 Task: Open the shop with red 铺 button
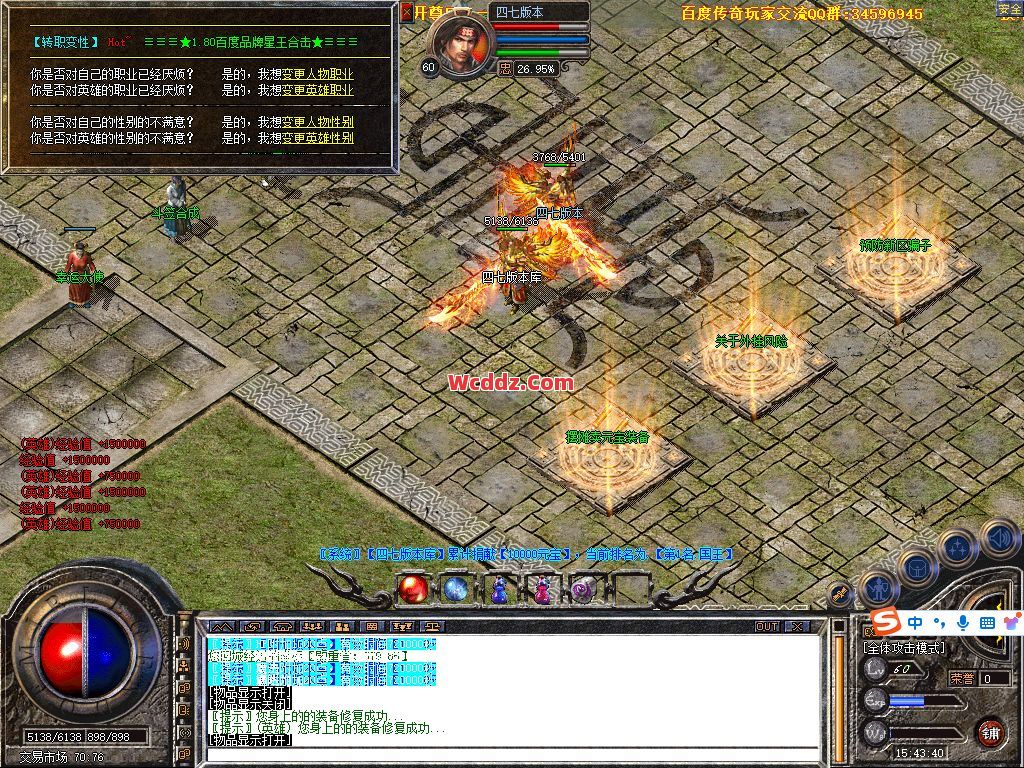[990, 732]
